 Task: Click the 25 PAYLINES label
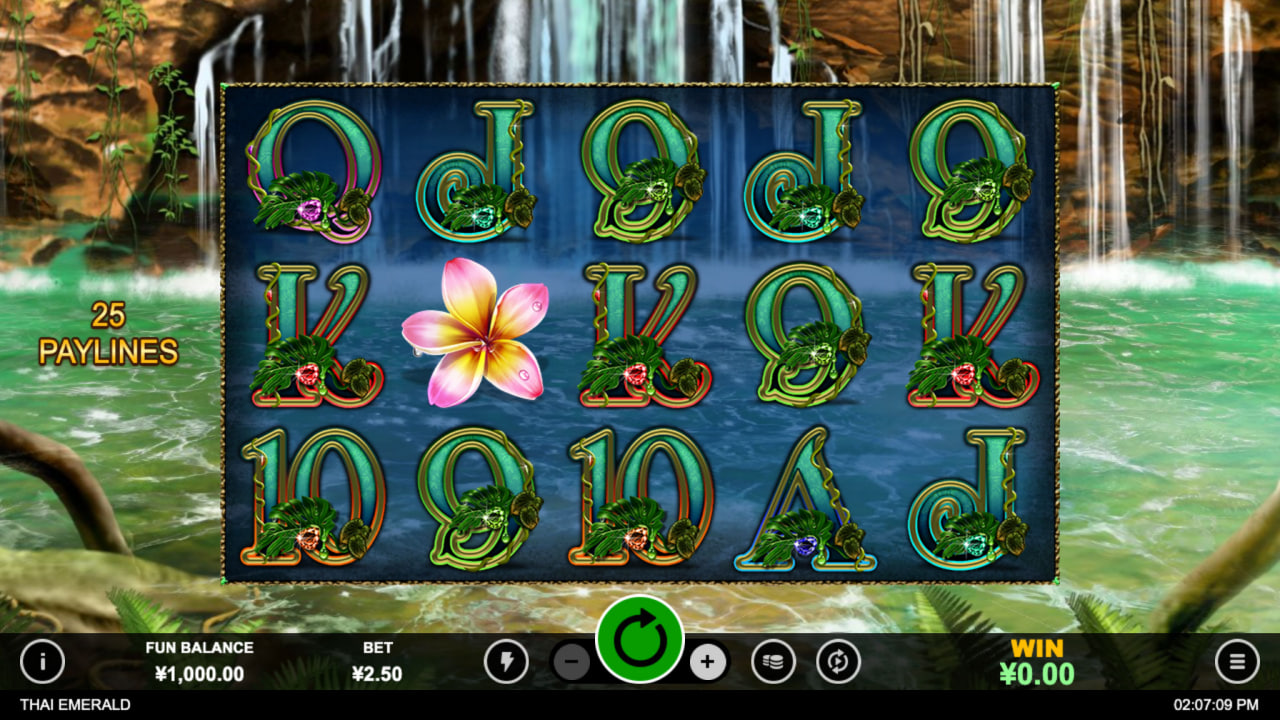(x=107, y=332)
